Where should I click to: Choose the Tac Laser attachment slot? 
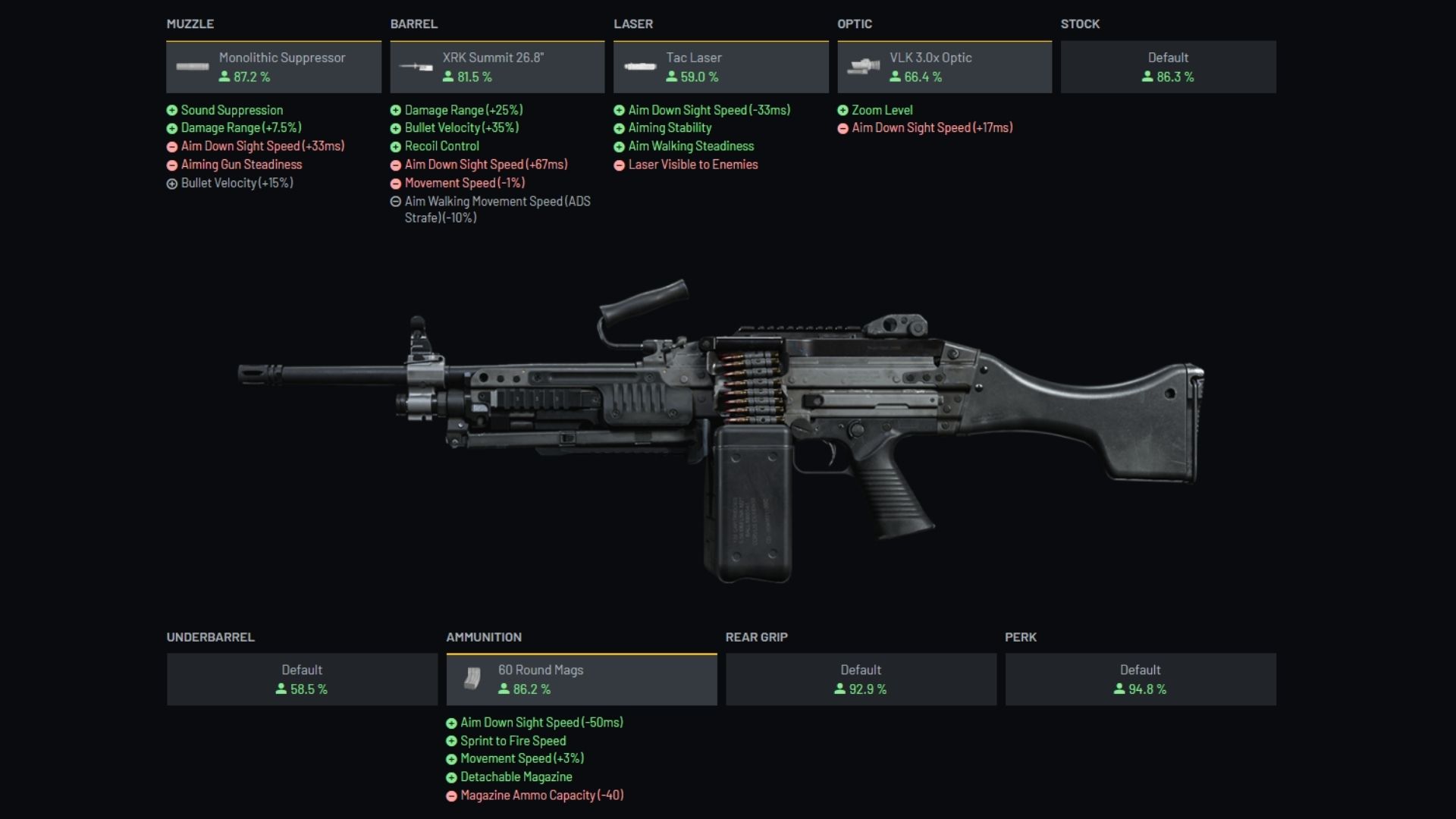(x=720, y=67)
